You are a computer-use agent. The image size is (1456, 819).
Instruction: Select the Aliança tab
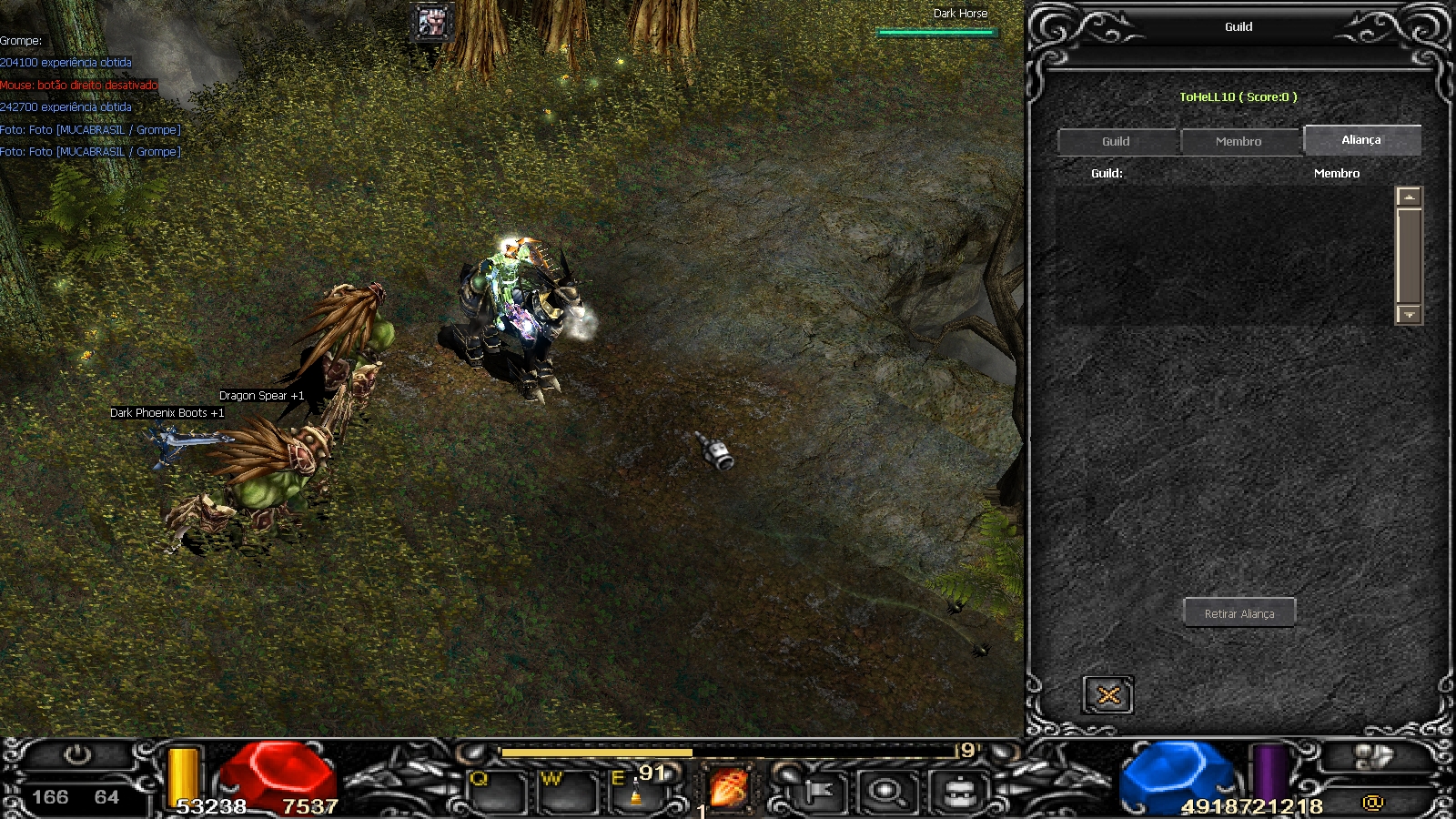point(1361,140)
